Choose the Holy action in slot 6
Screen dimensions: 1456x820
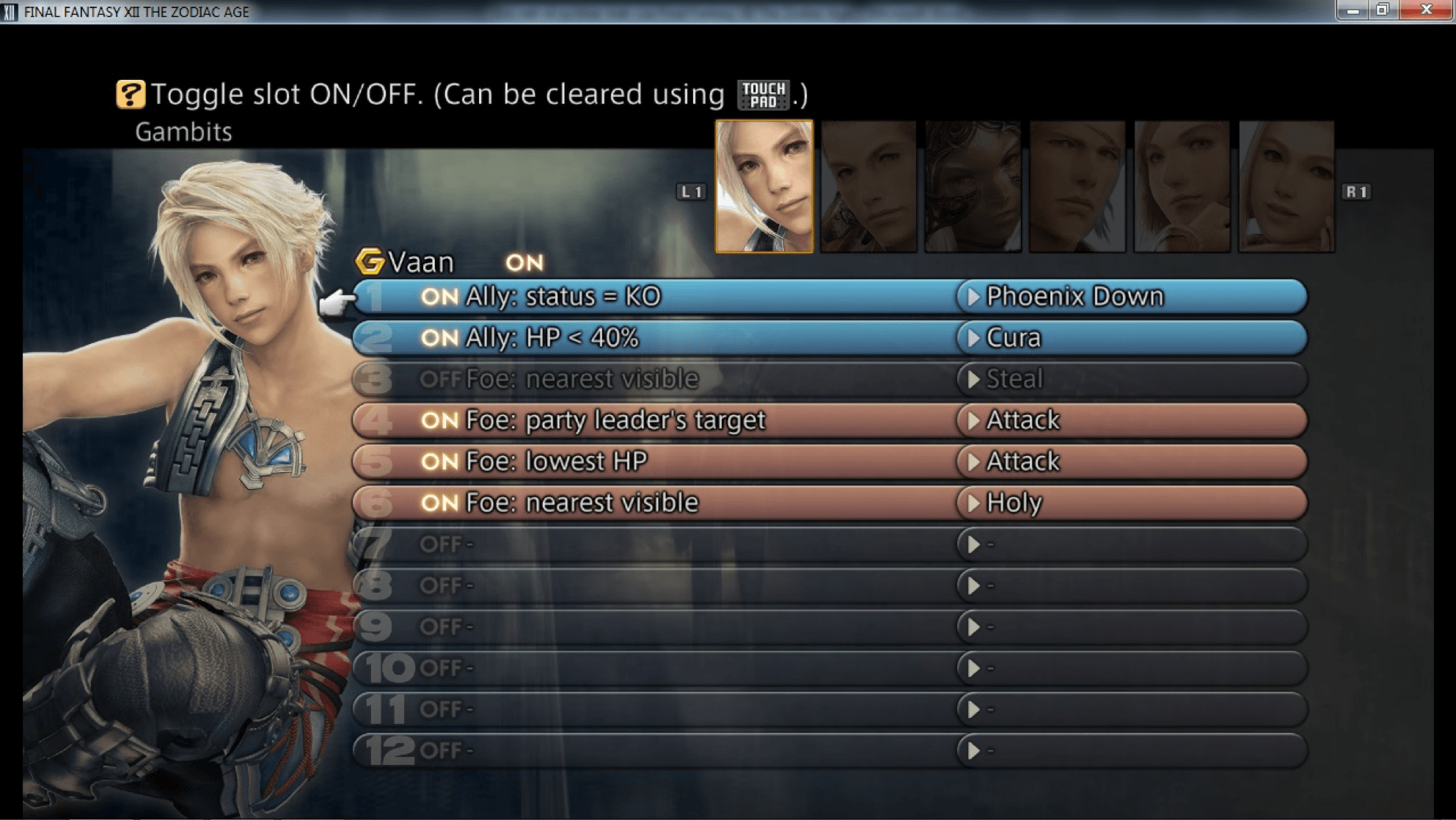click(1014, 502)
